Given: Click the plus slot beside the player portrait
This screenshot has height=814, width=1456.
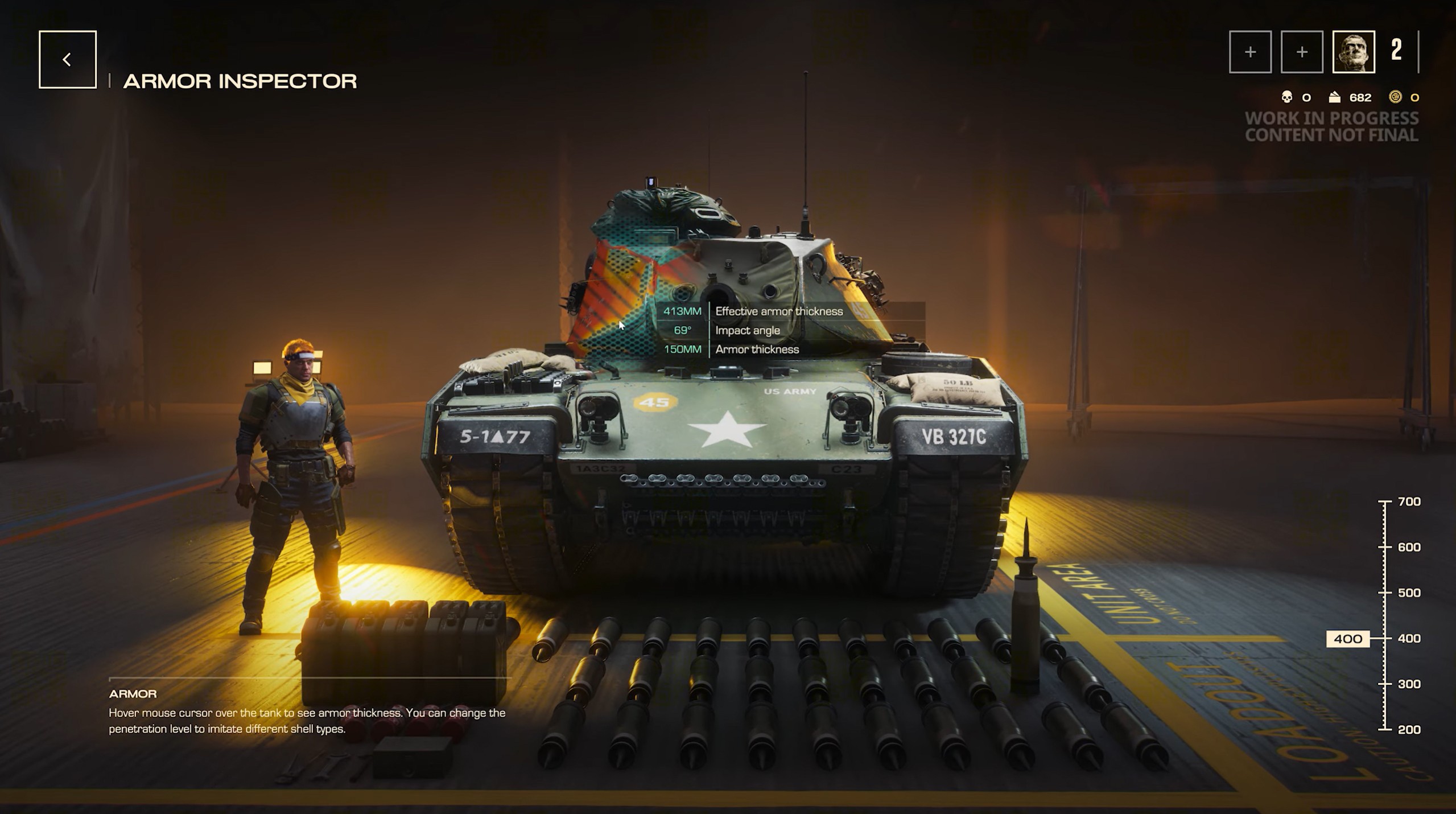Looking at the screenshot, I should 1301,52.
